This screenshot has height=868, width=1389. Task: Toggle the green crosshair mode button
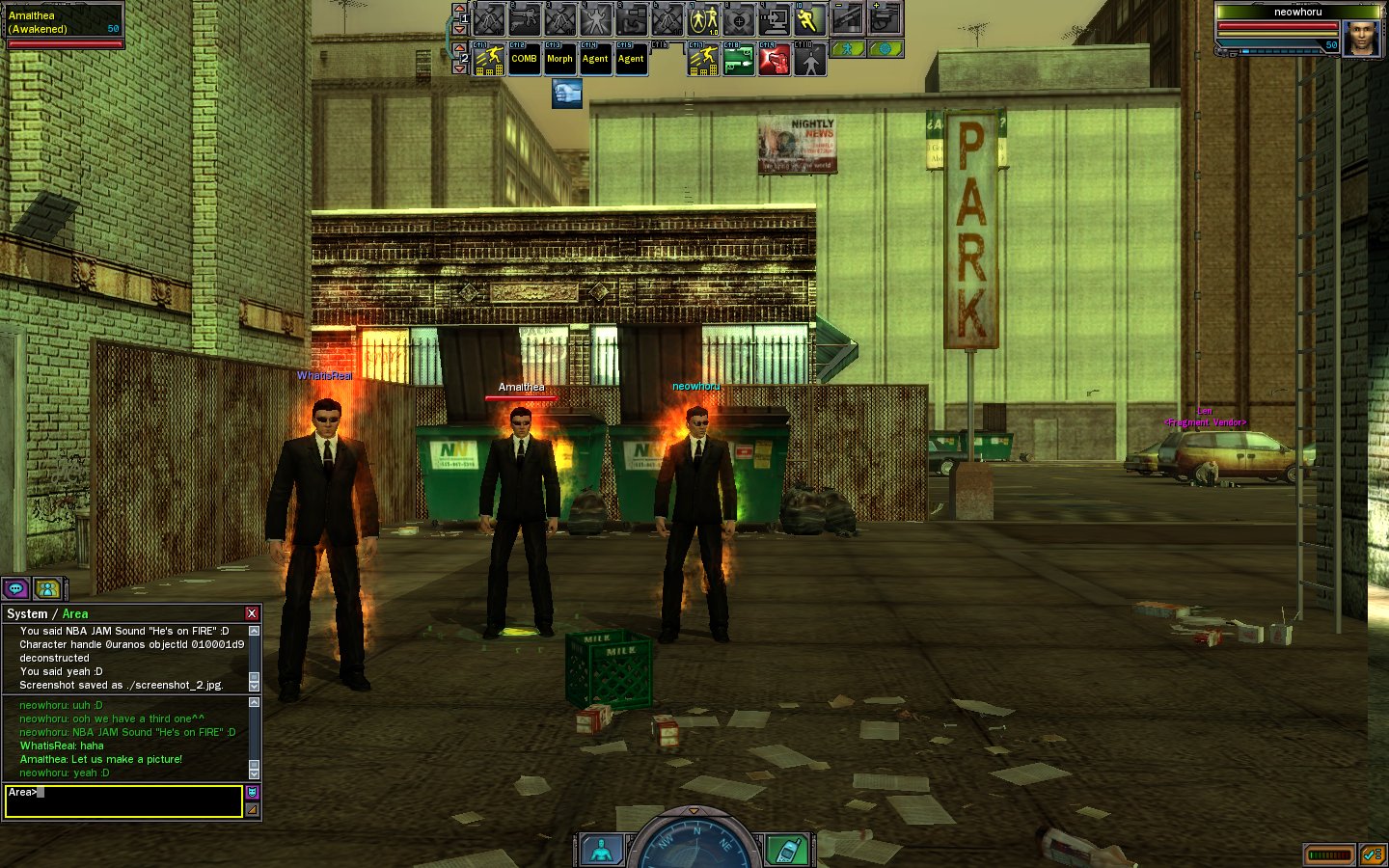pos(885,48)
